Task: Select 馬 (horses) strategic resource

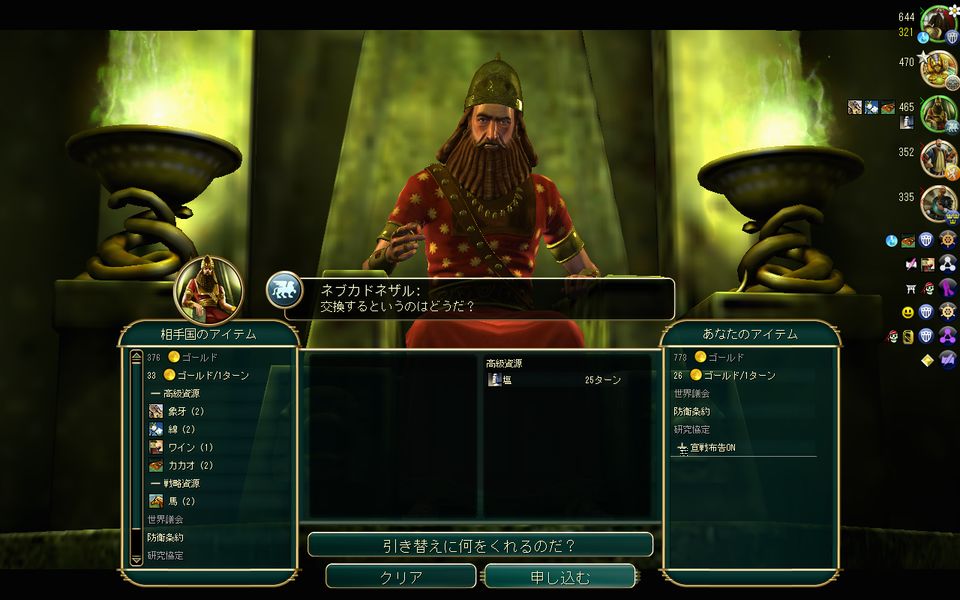Action: coord(180,501)
